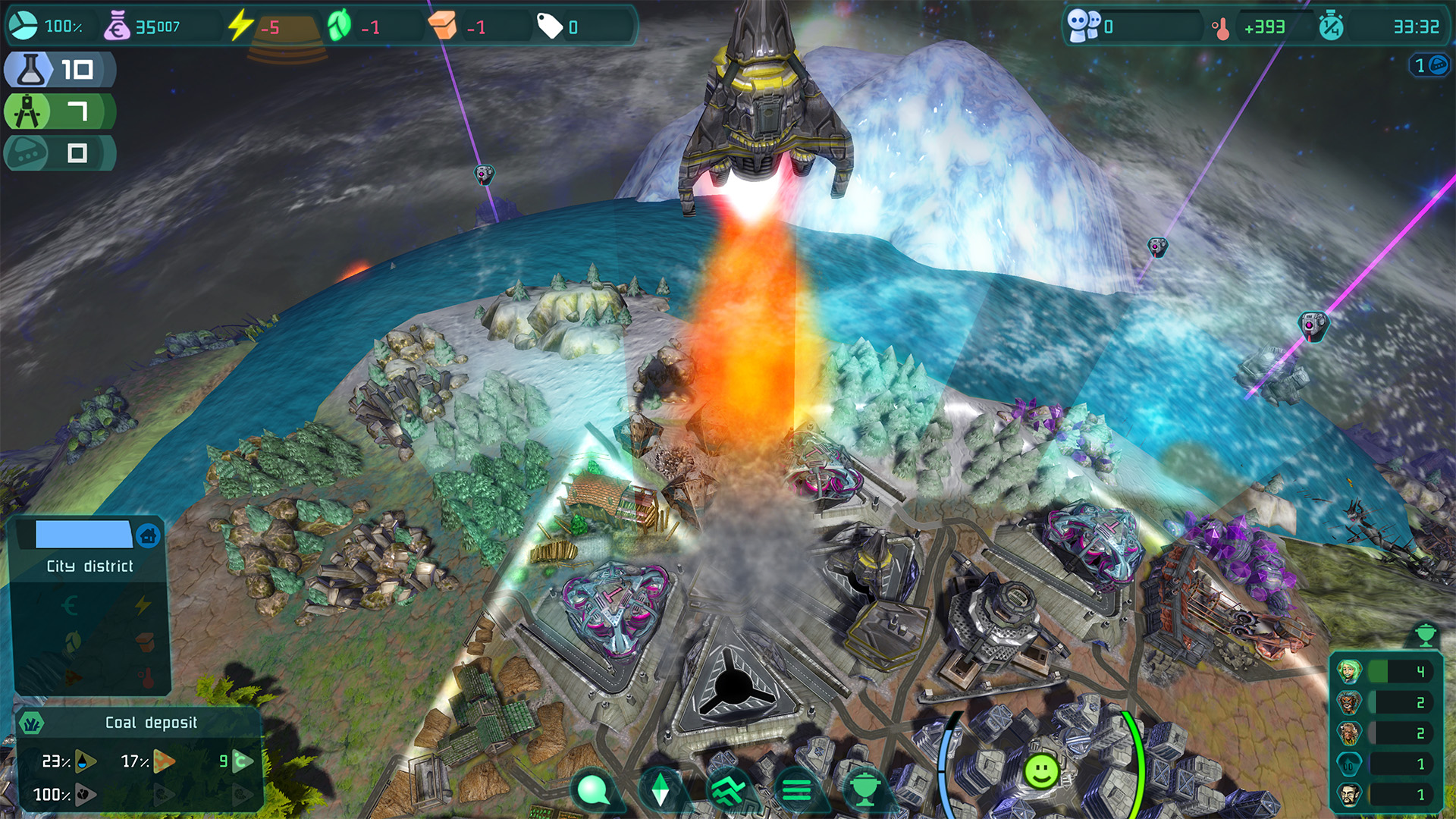Click the green smiley happiness indicator
The width and height of the screenshot is (1456, 819).
1041,772
